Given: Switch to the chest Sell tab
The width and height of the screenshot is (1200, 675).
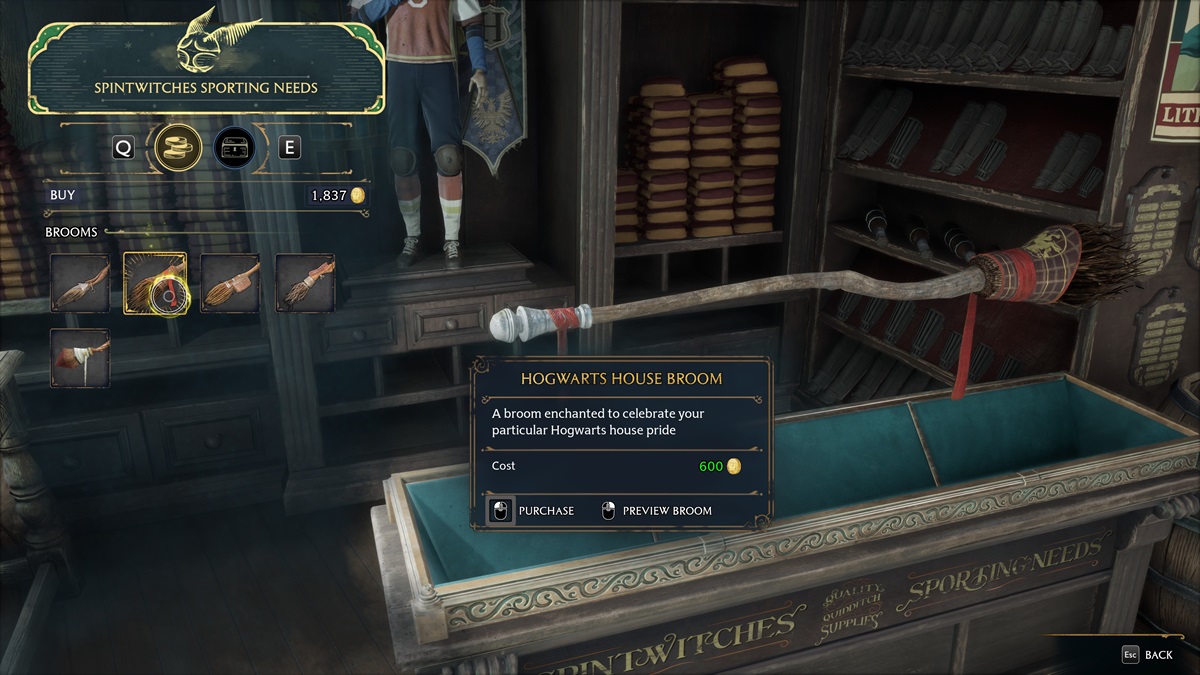Looking at the screenshot, I should (x=234, y=148).
